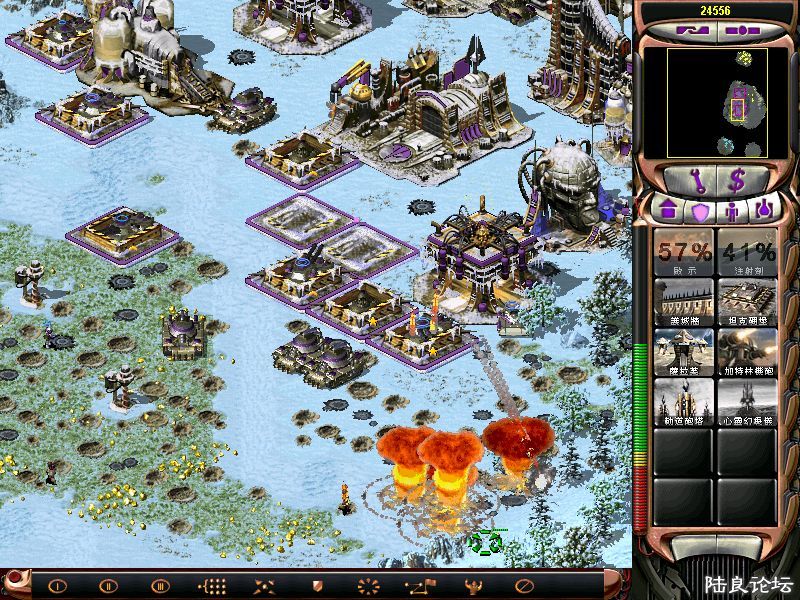Click the crossed-circle stop command
This screenshot has height=600, width=800.
pos(523,585)
